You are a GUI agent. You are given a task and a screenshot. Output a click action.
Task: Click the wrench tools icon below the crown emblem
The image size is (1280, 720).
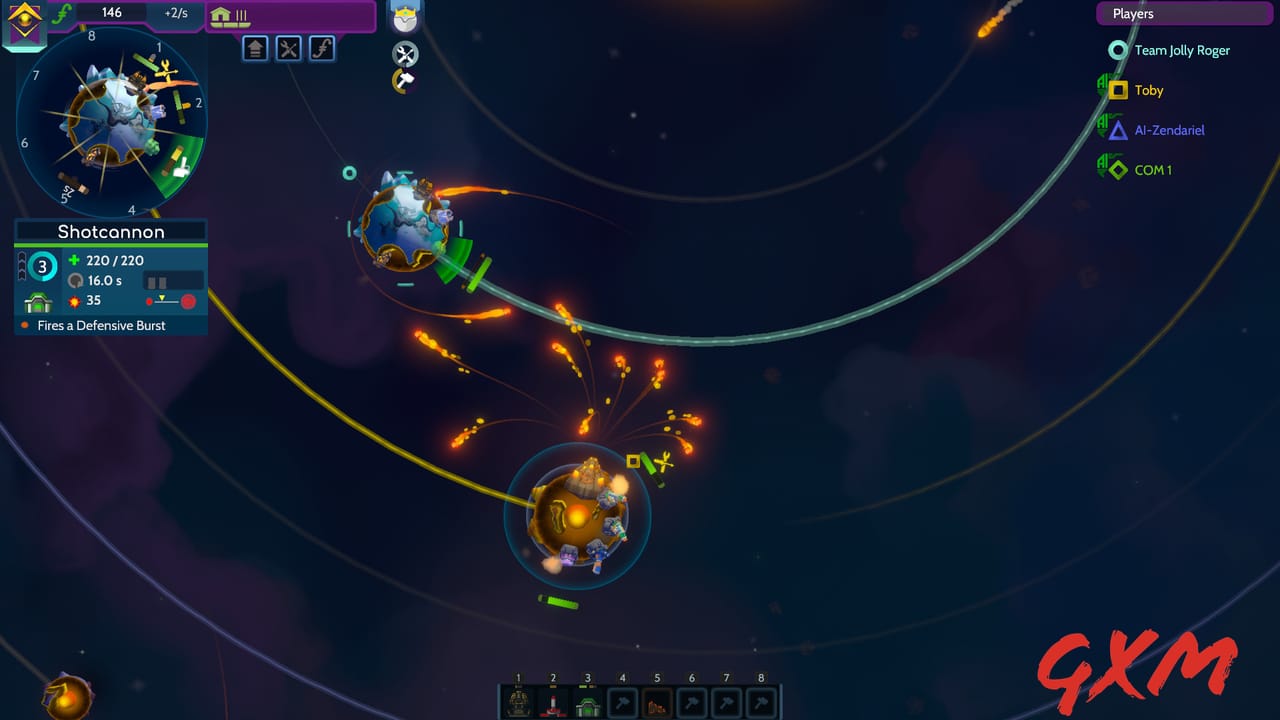pyautogui.click(x=405, y=55)
